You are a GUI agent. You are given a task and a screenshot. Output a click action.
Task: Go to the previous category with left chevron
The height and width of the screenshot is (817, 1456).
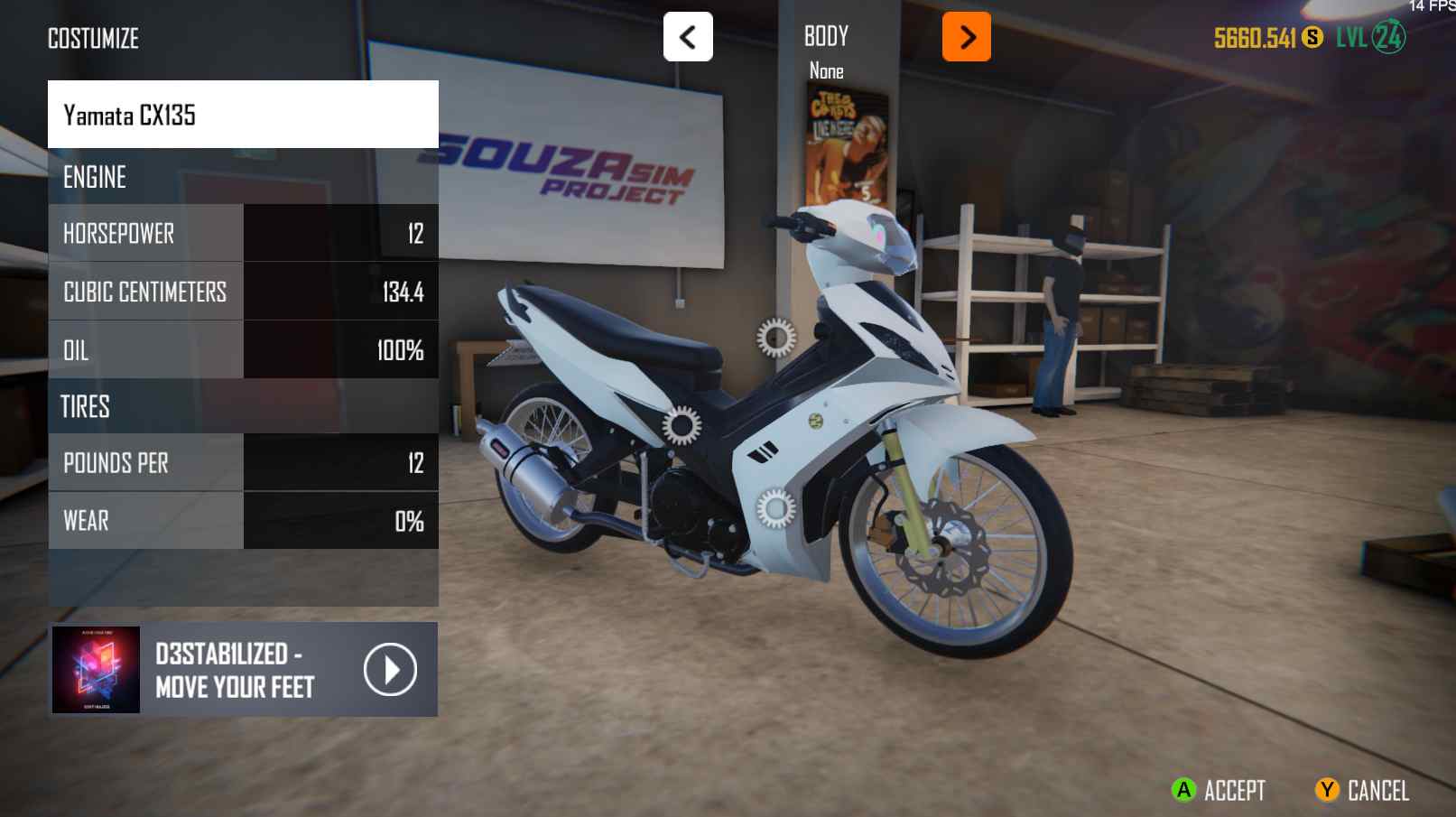[x=687, y=36]
